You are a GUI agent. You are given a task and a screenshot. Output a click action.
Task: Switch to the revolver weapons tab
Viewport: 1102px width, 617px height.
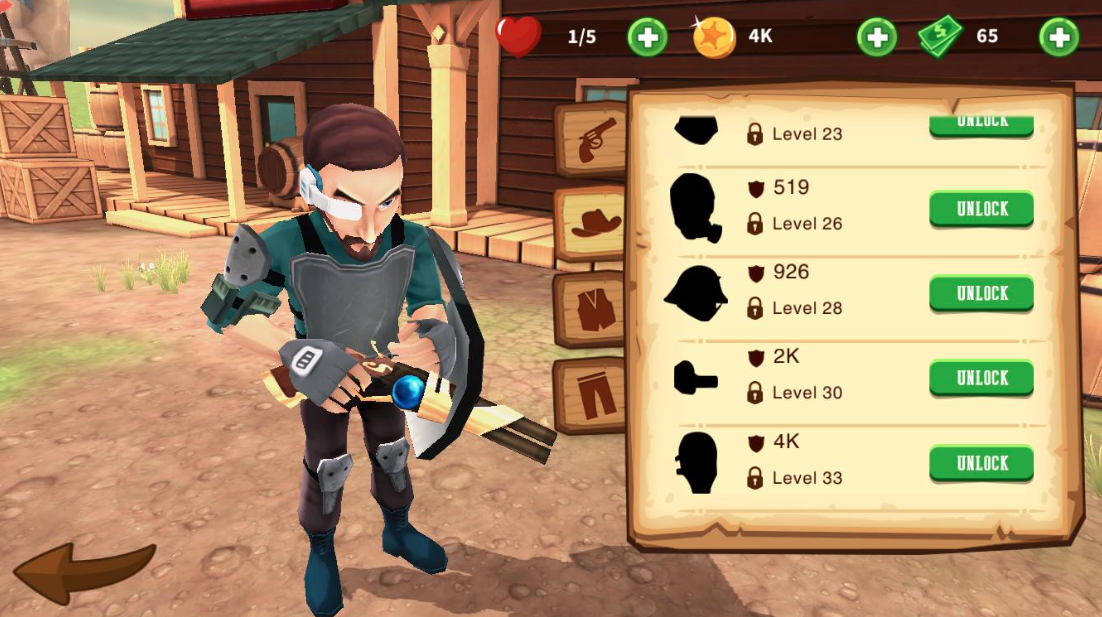coord(594,143)
